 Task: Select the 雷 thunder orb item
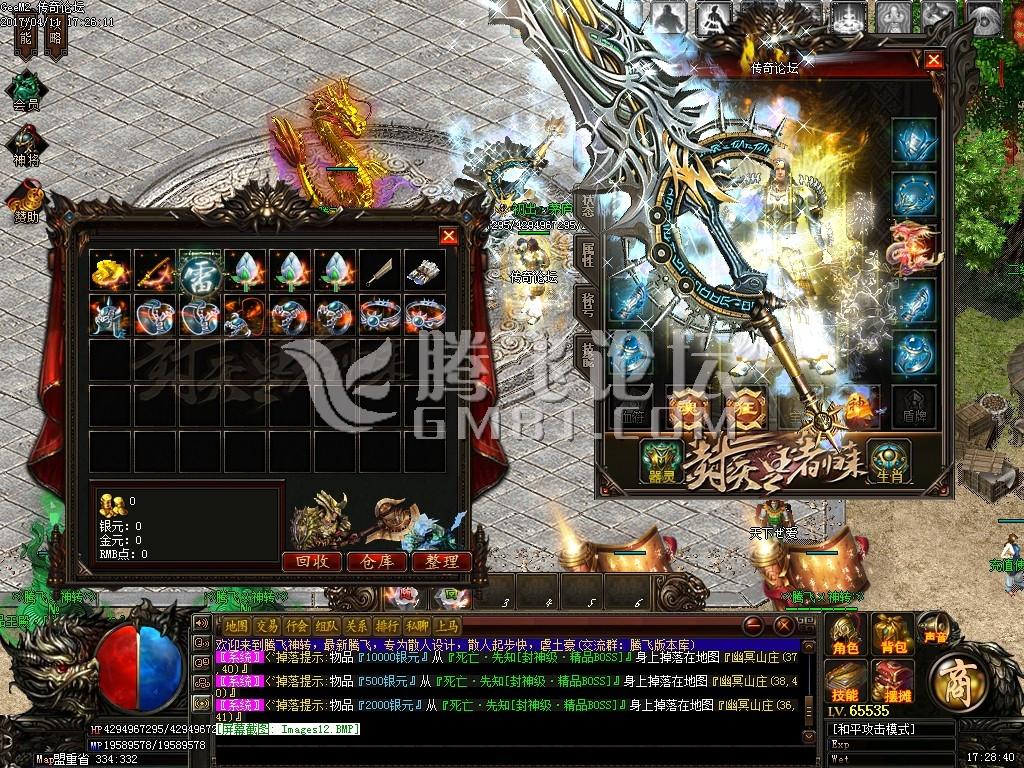click(199, 269)
